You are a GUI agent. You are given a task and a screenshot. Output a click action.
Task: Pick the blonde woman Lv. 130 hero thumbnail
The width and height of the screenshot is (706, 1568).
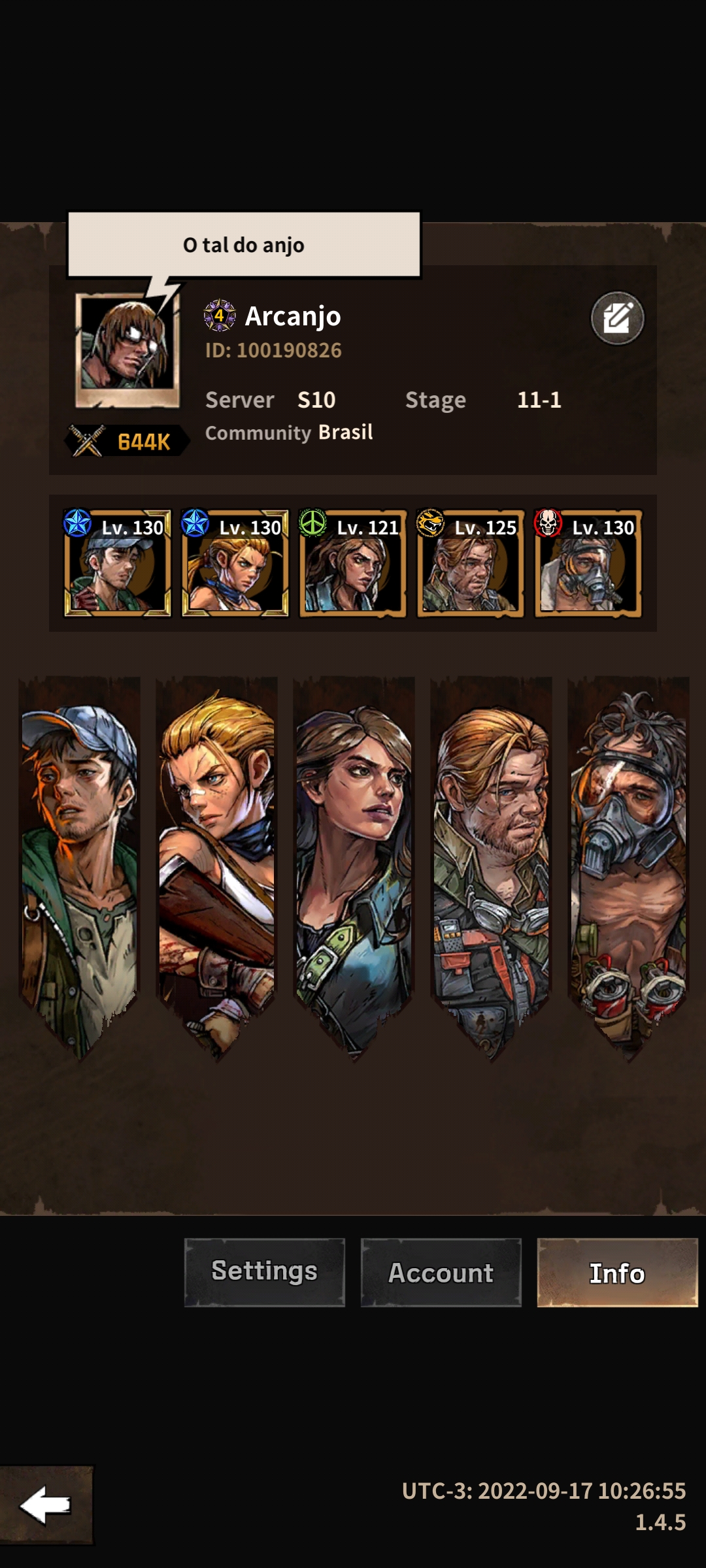235,563
